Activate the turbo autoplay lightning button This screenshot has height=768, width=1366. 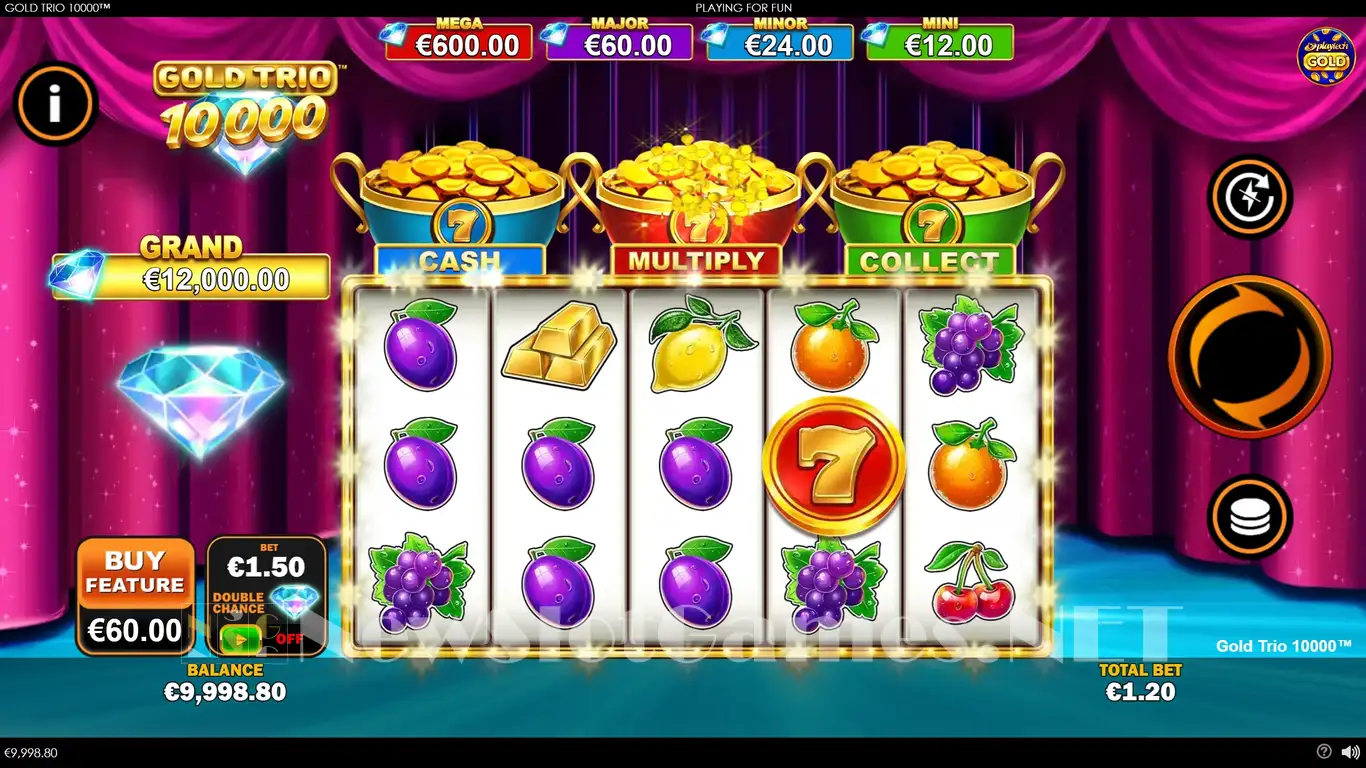pyautogui.click(x=1249, y=197)
